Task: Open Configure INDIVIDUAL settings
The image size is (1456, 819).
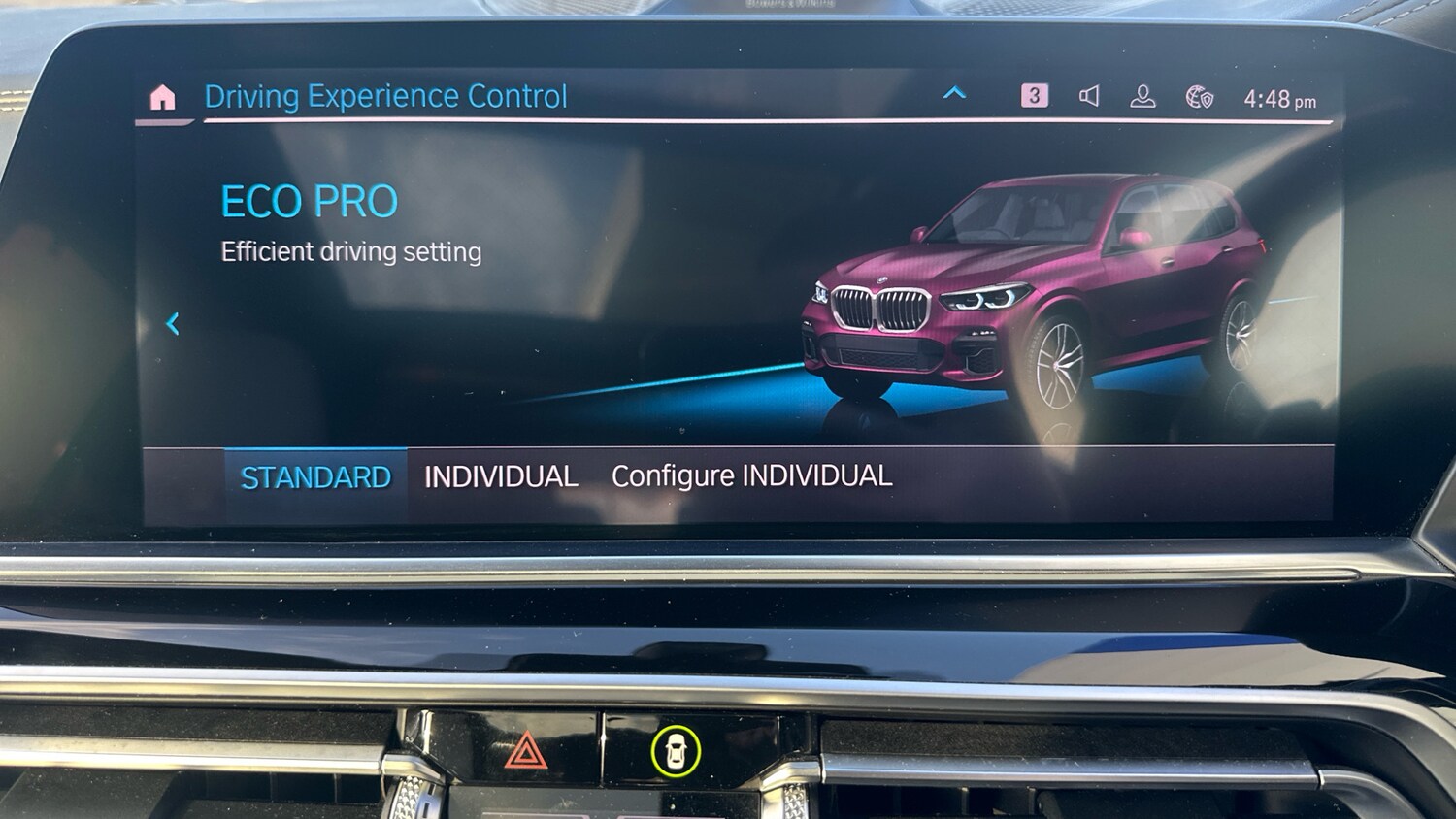Action: click(751, 475)
